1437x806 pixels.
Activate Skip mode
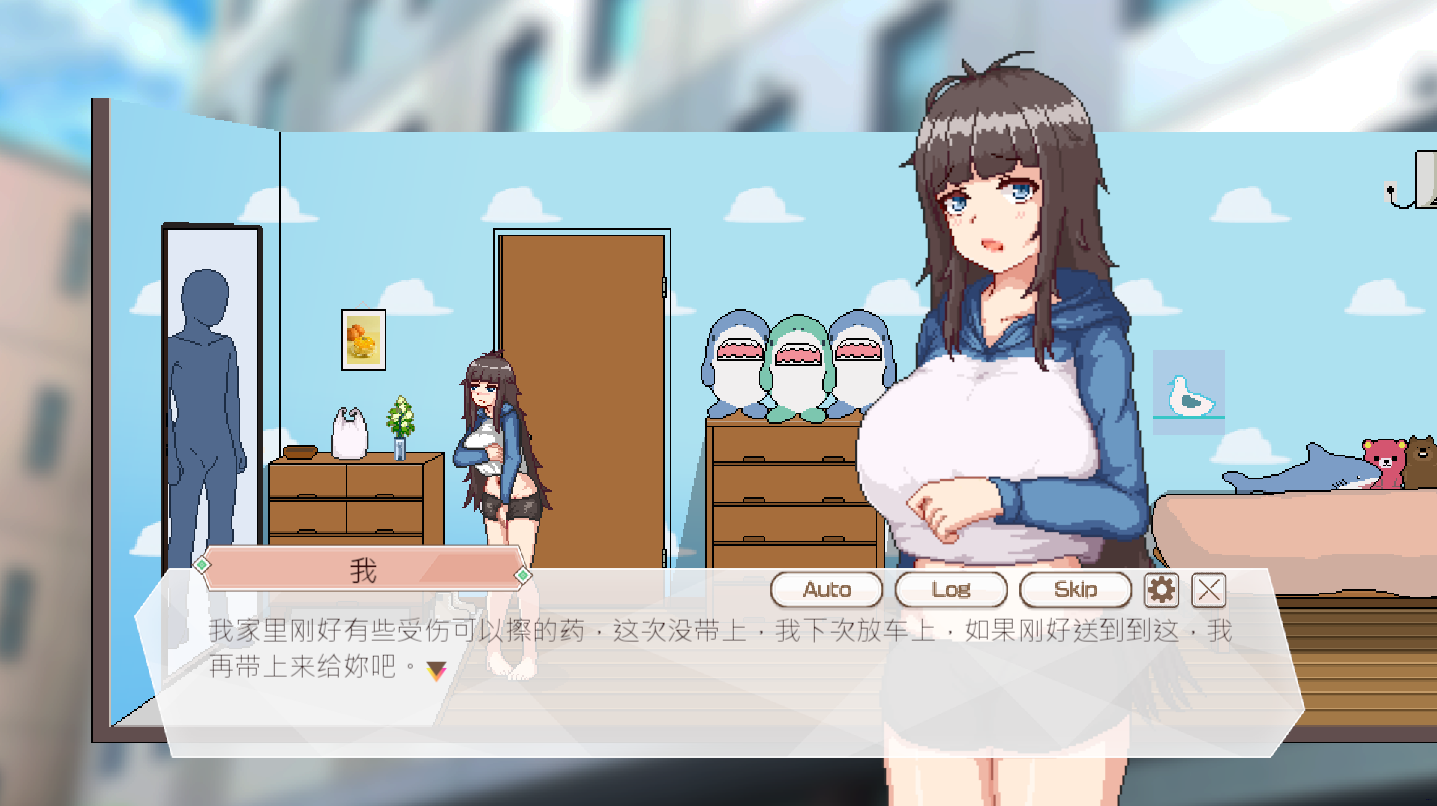coord(1074,590)
